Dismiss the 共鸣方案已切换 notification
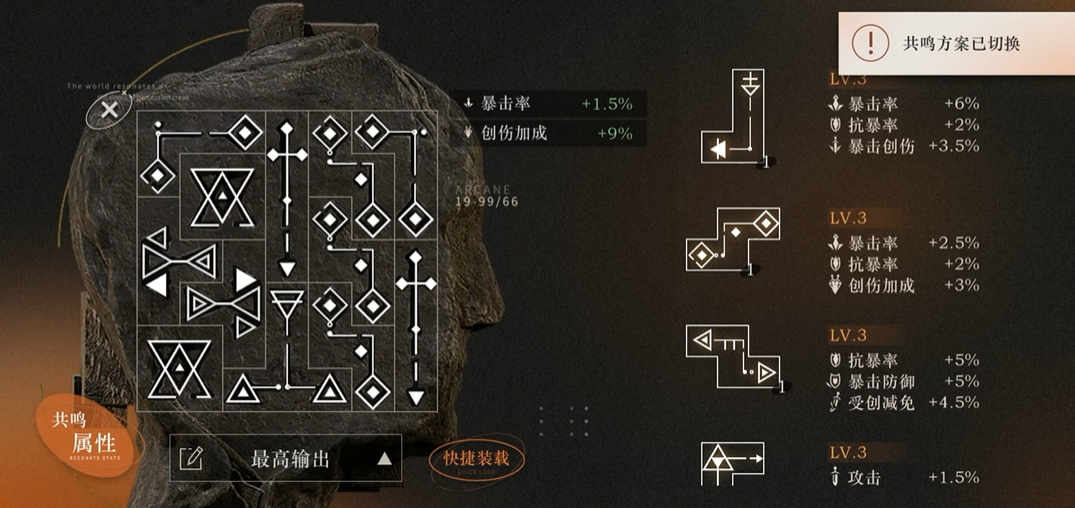The width and height of the screenshot is (1075, 508). (955, 43)
